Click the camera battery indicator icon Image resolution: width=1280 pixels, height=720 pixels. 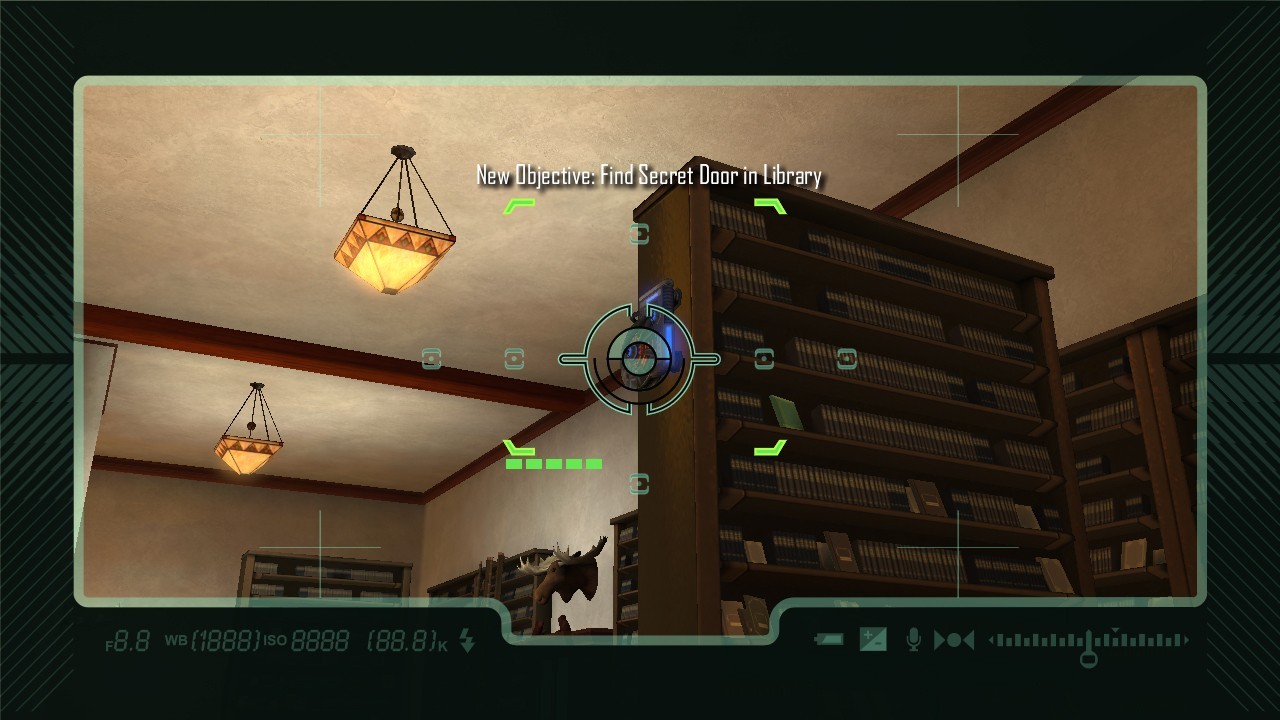[829, 640]
